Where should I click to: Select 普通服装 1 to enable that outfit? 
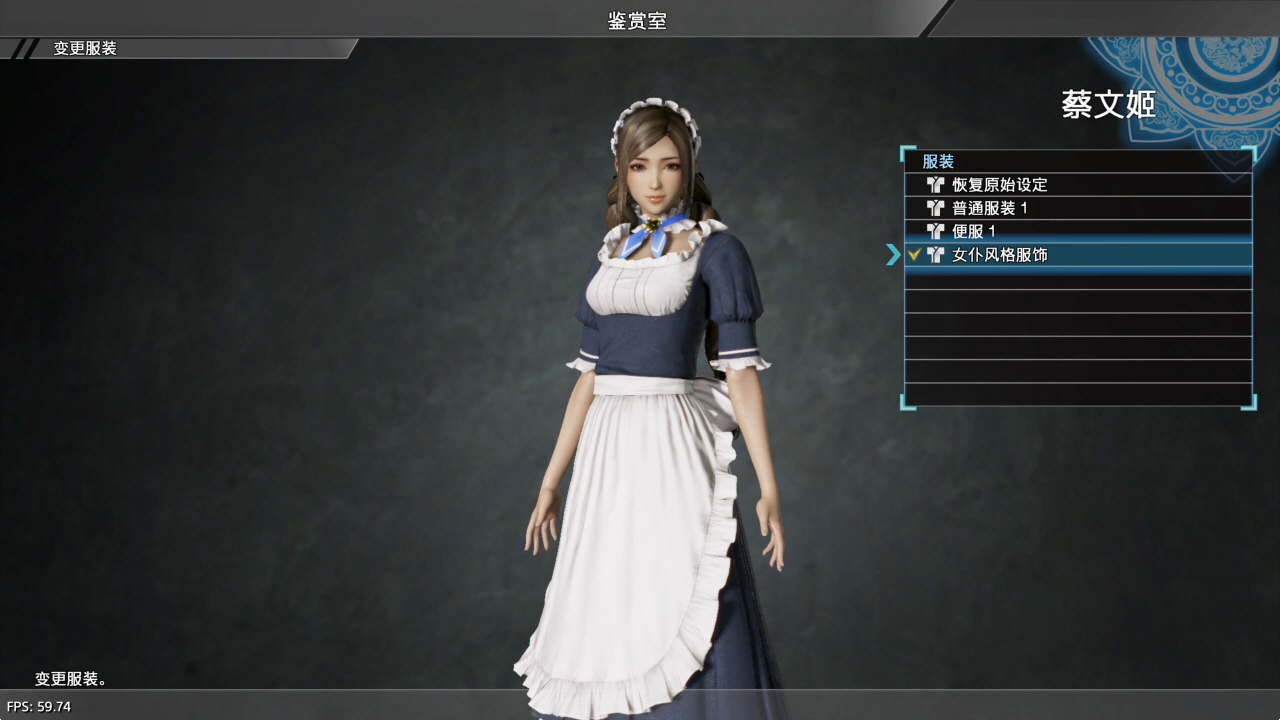click(1000, 208)
